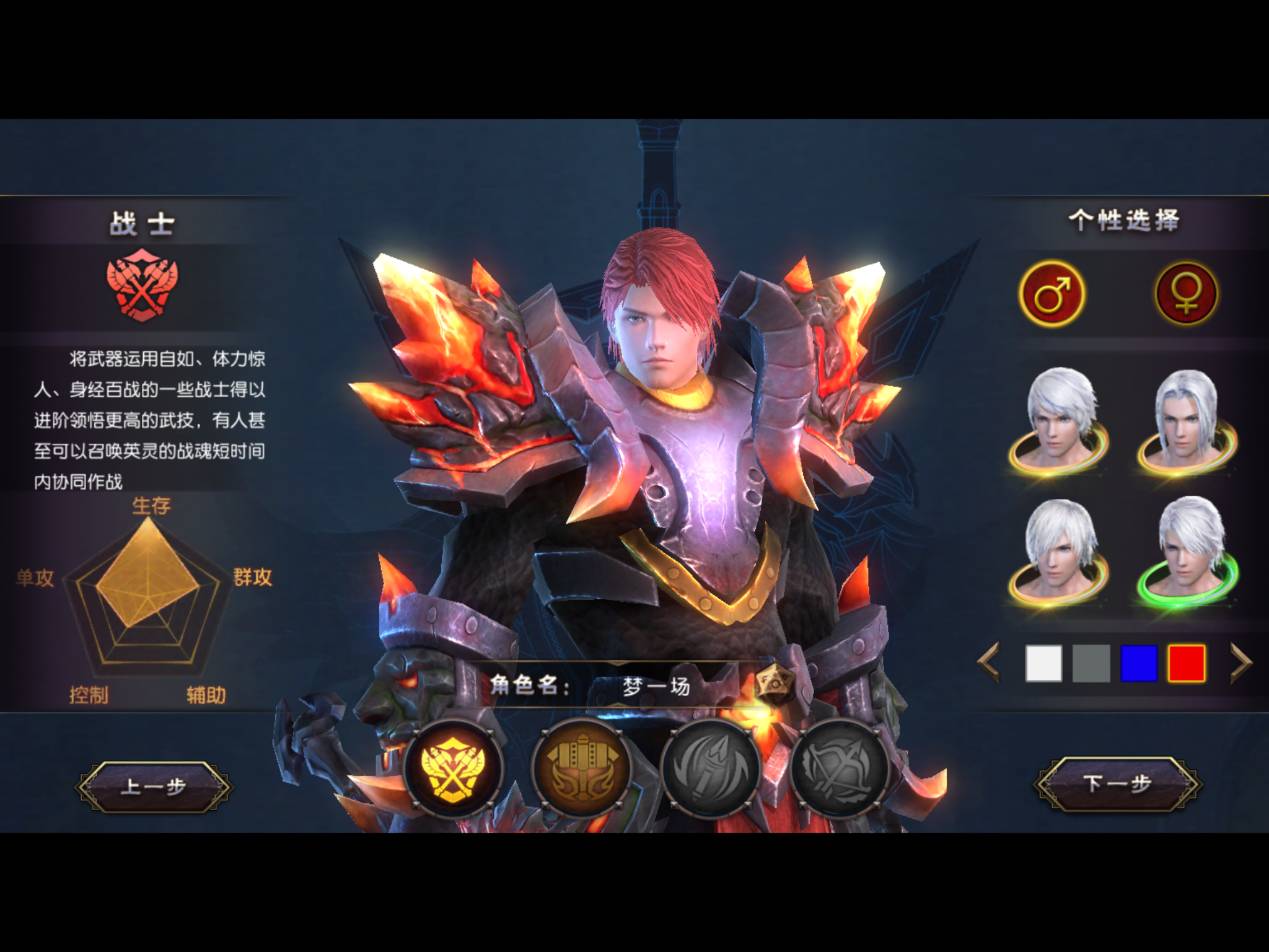Randomize the character name with dice

tap(773, 685)
